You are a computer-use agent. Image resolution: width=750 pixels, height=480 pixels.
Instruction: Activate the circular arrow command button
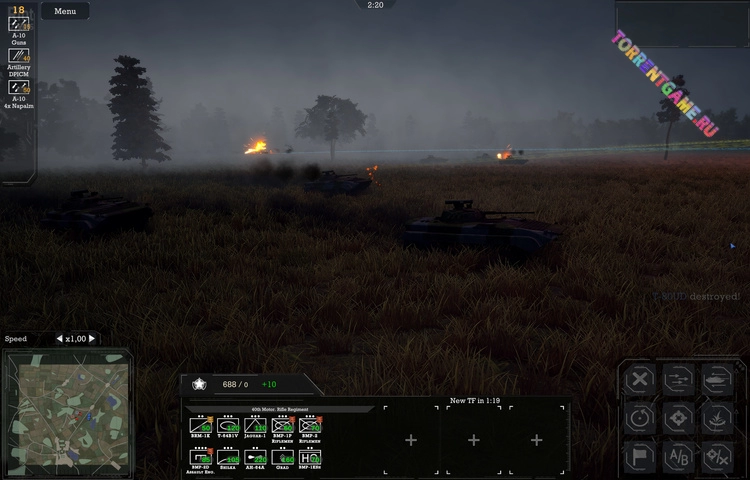640,418
